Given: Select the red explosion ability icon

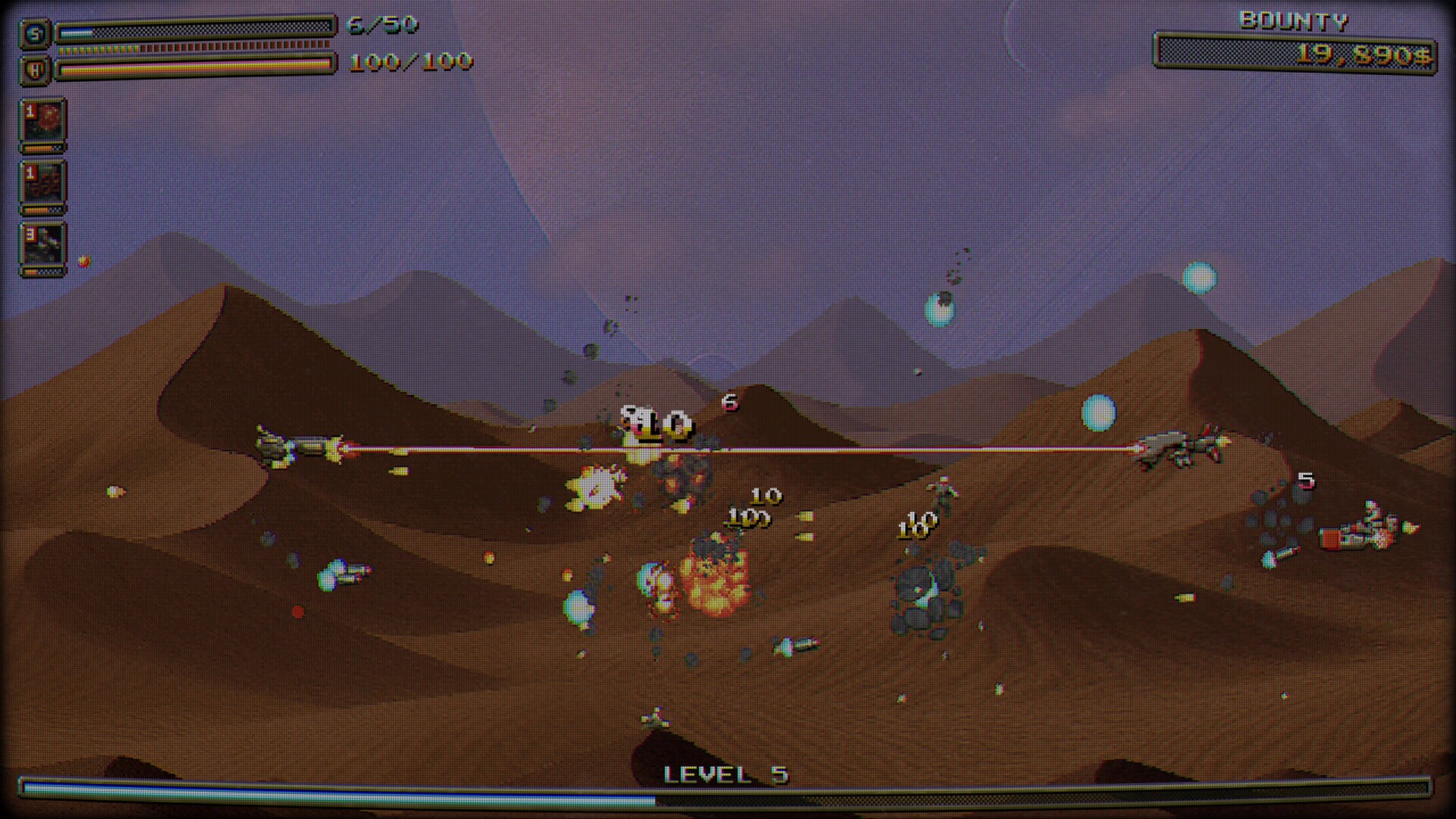Looking at the screenshot, I should click(x=43, y=123).
